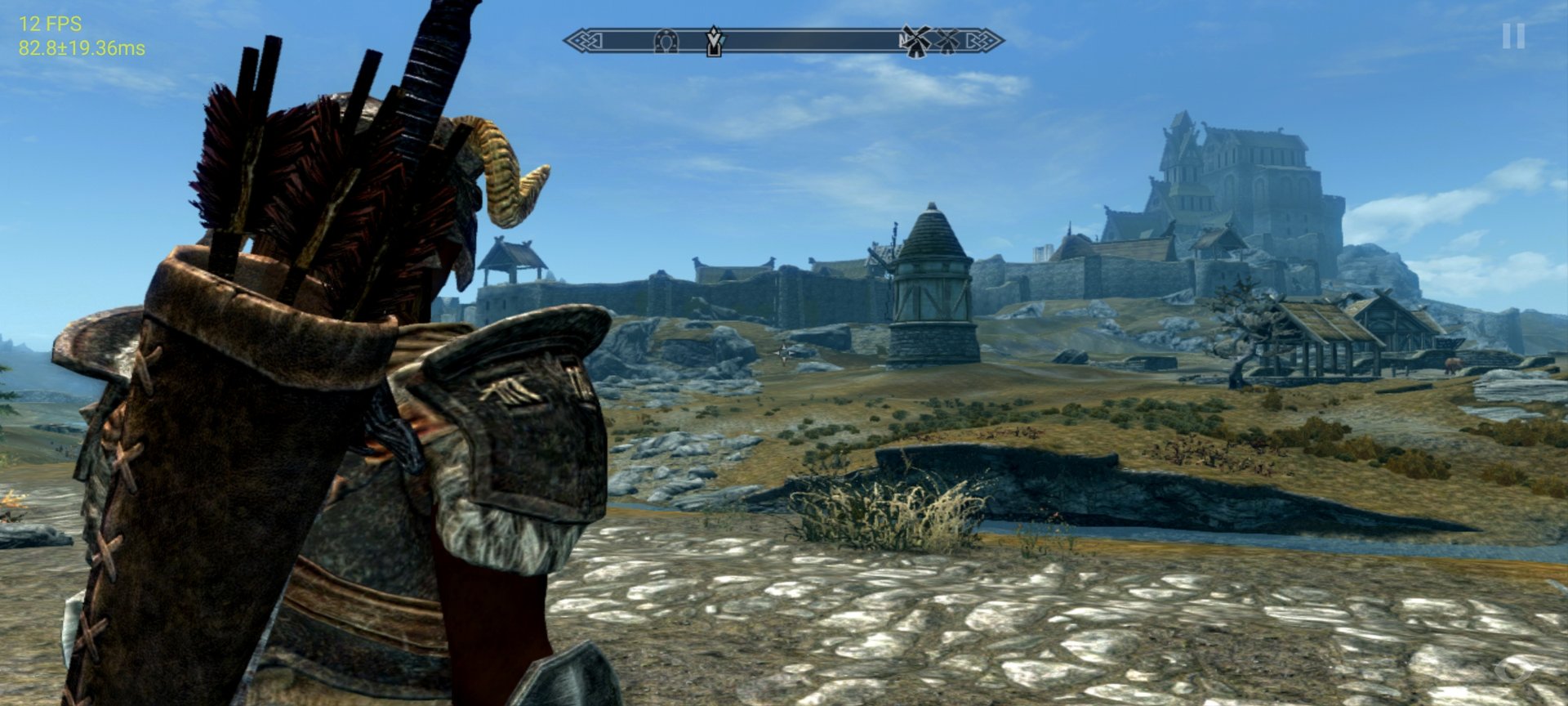
Task: Click the quest arrow marker on the compass
Action: [714, 41]
